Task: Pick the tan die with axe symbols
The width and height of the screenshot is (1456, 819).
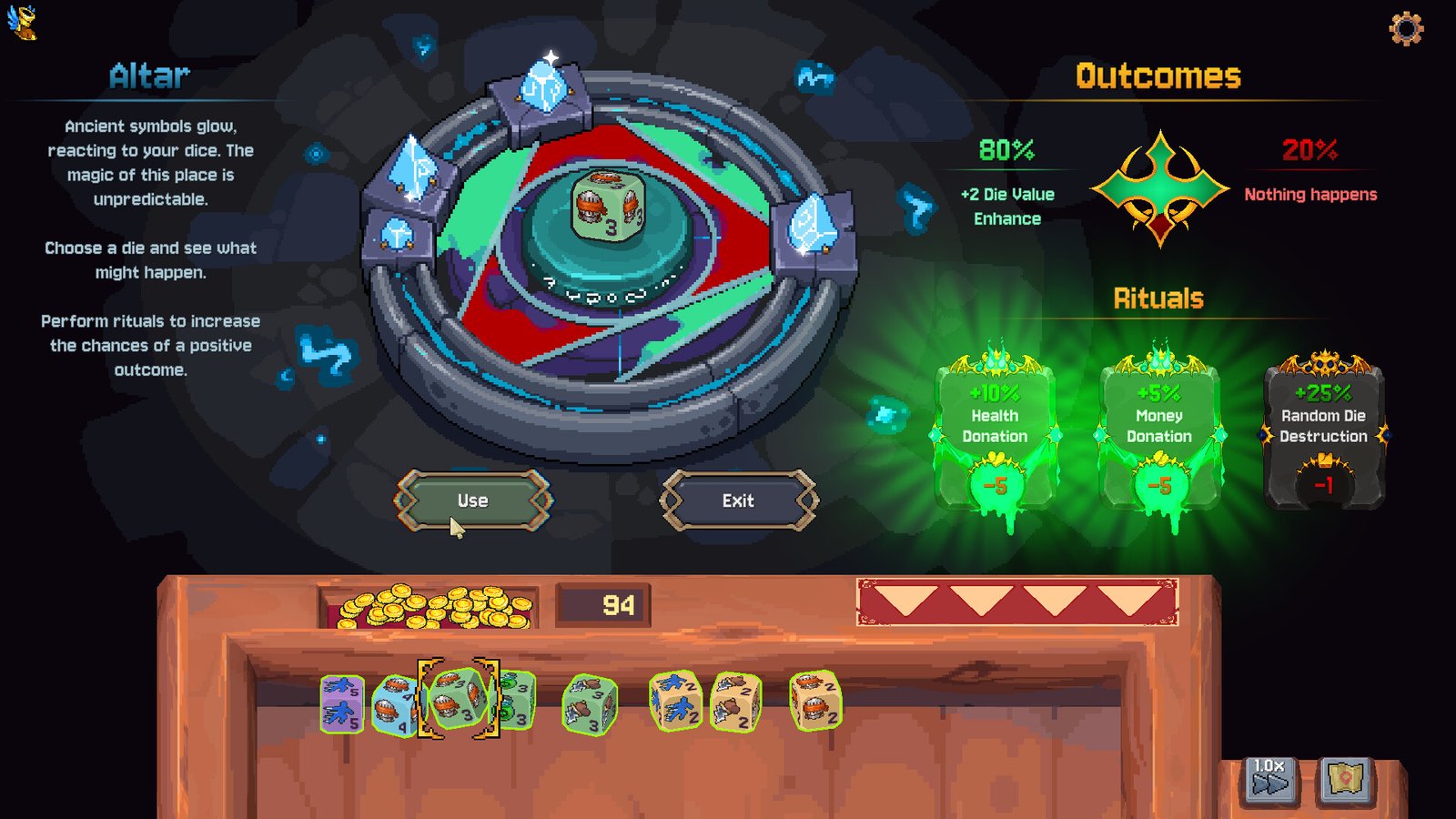Action: click(x=735, y=702)
